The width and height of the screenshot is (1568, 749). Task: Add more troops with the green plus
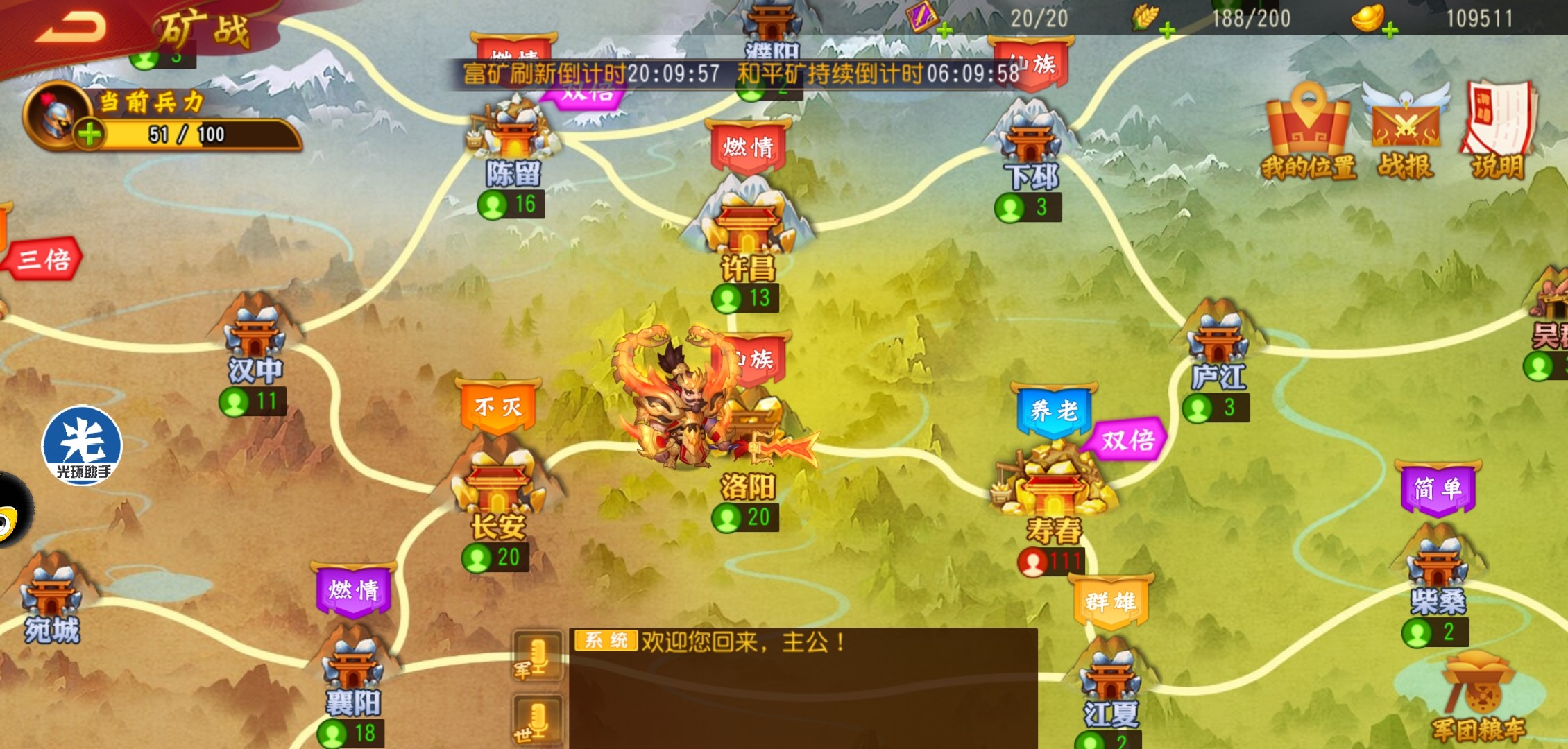click(90, 134)
